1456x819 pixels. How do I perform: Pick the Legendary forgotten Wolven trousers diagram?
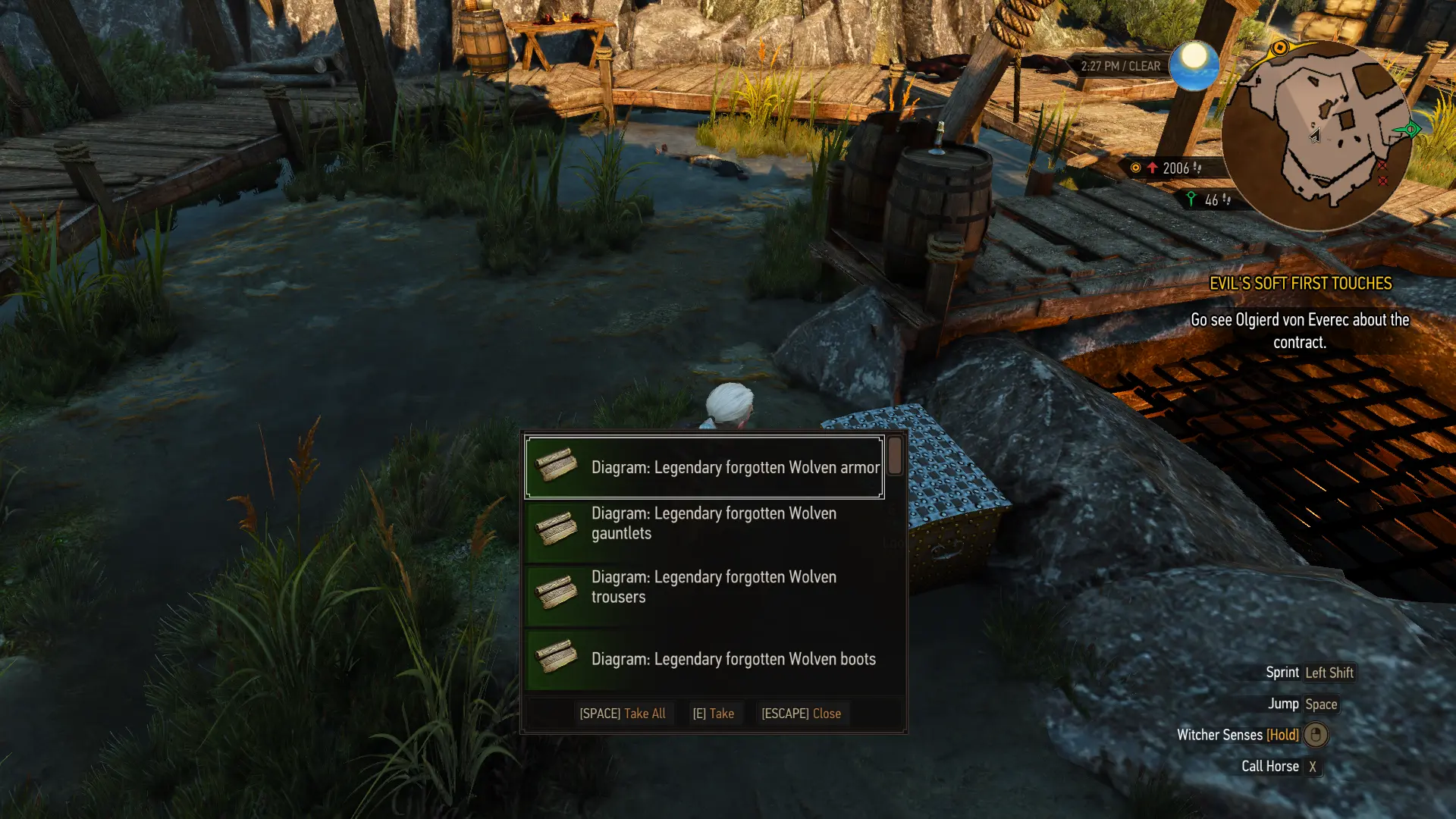(x=704, y=587)
